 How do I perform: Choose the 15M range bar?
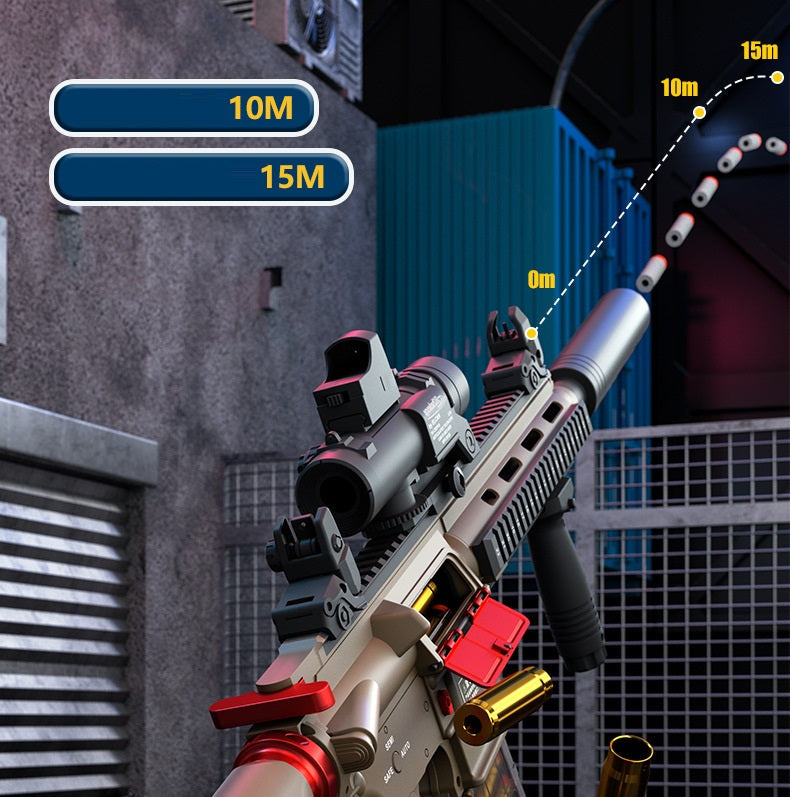(x=201, y=177)
